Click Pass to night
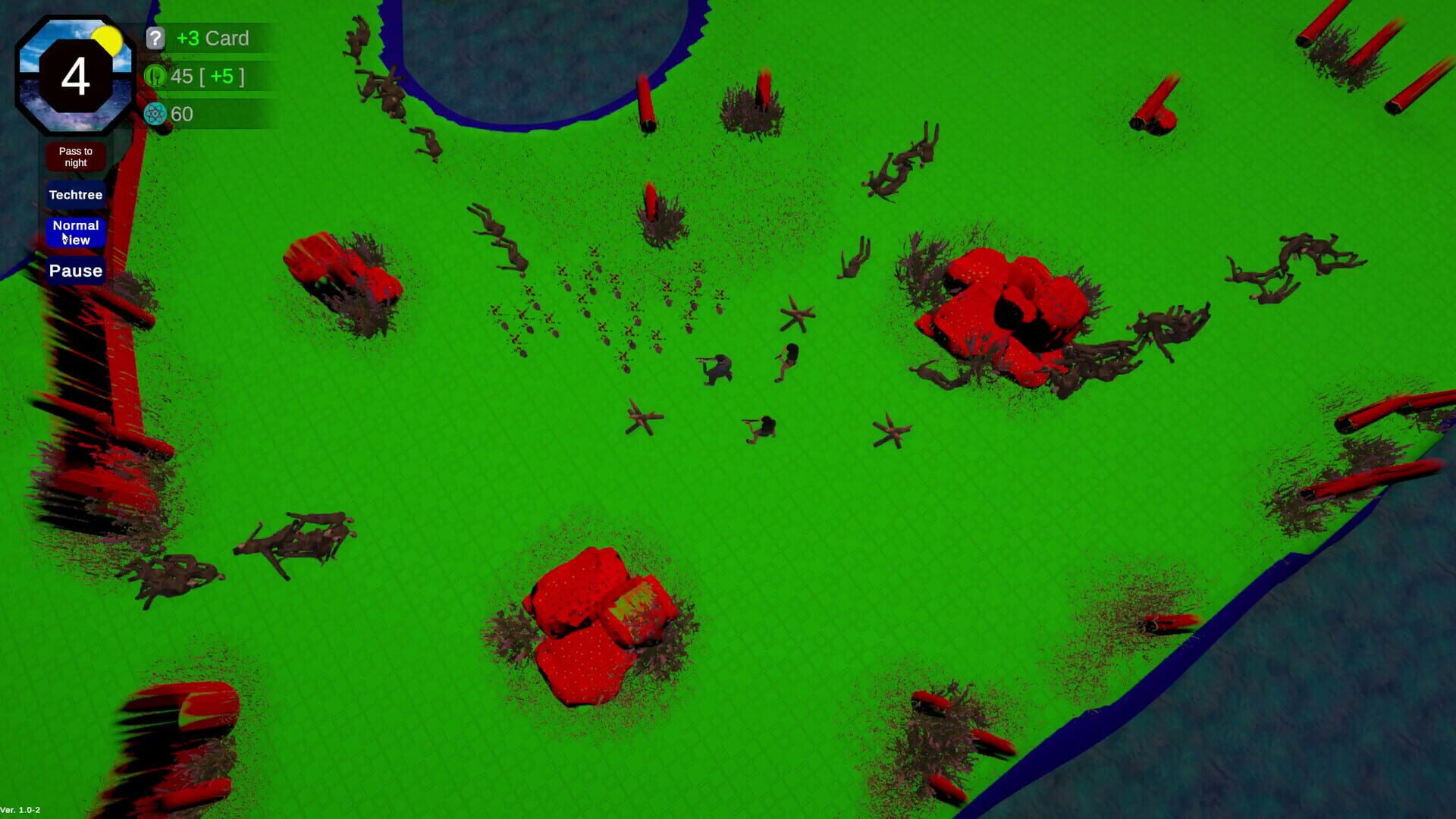This screenshot has width=1456, height=819. point(75,156)
